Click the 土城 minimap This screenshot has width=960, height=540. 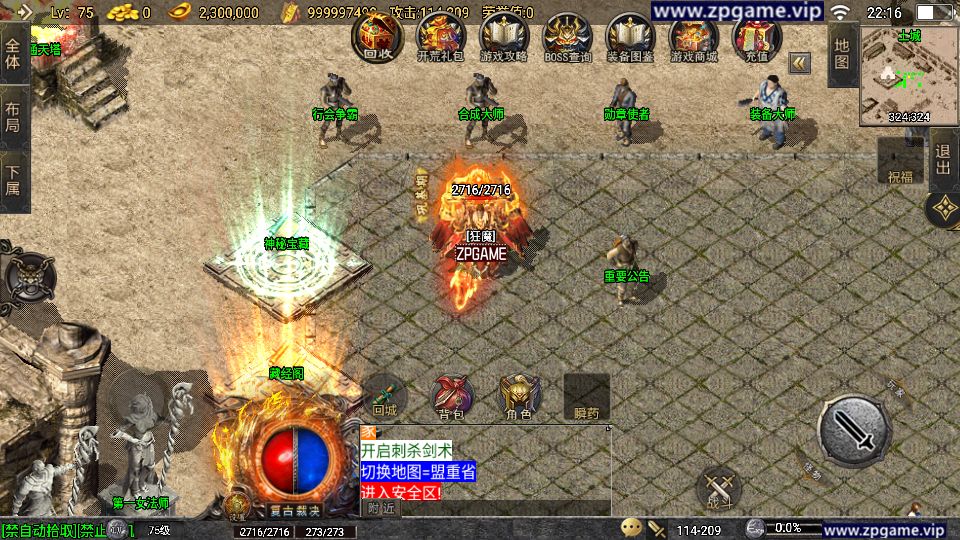pyautogui.click(x=909, y=76)
